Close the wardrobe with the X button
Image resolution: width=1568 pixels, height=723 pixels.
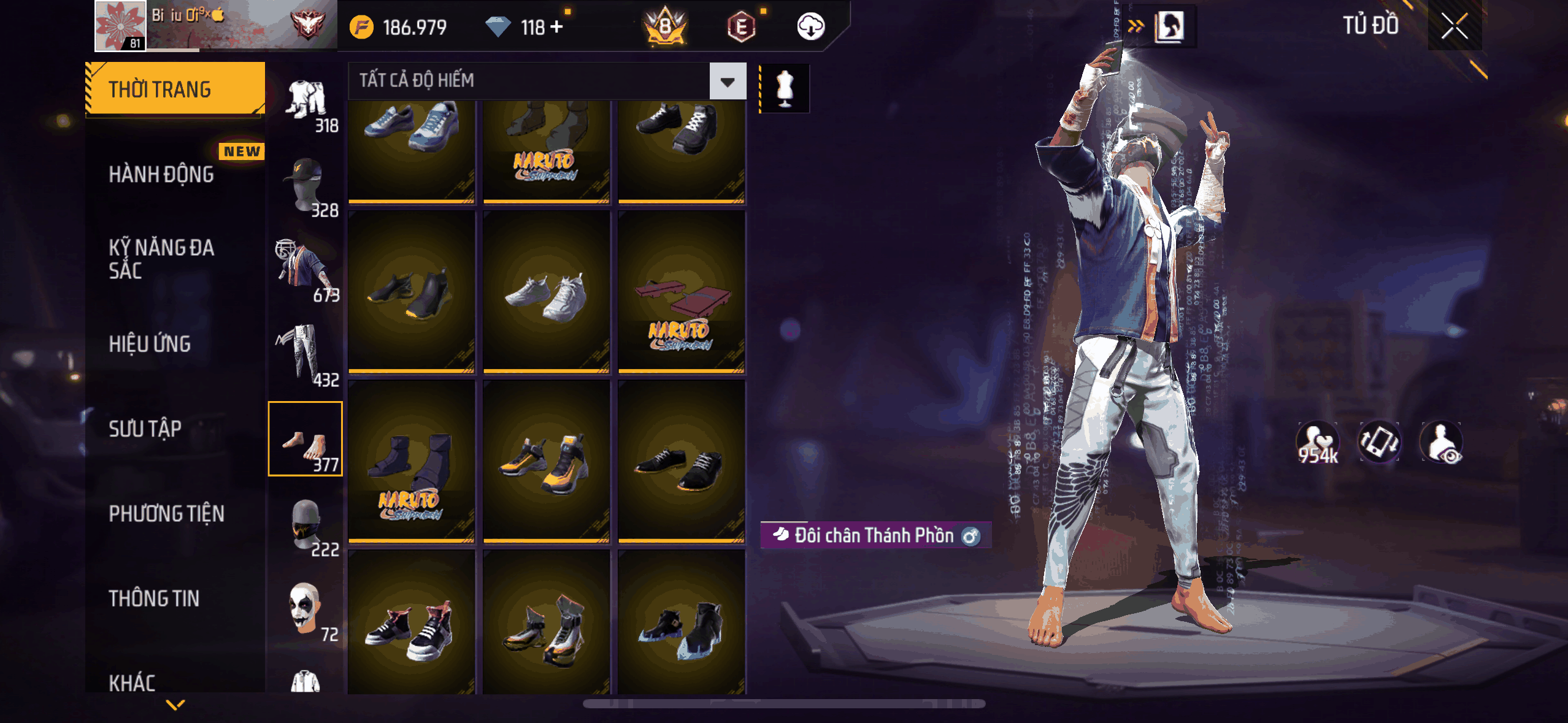[1454, 26]
